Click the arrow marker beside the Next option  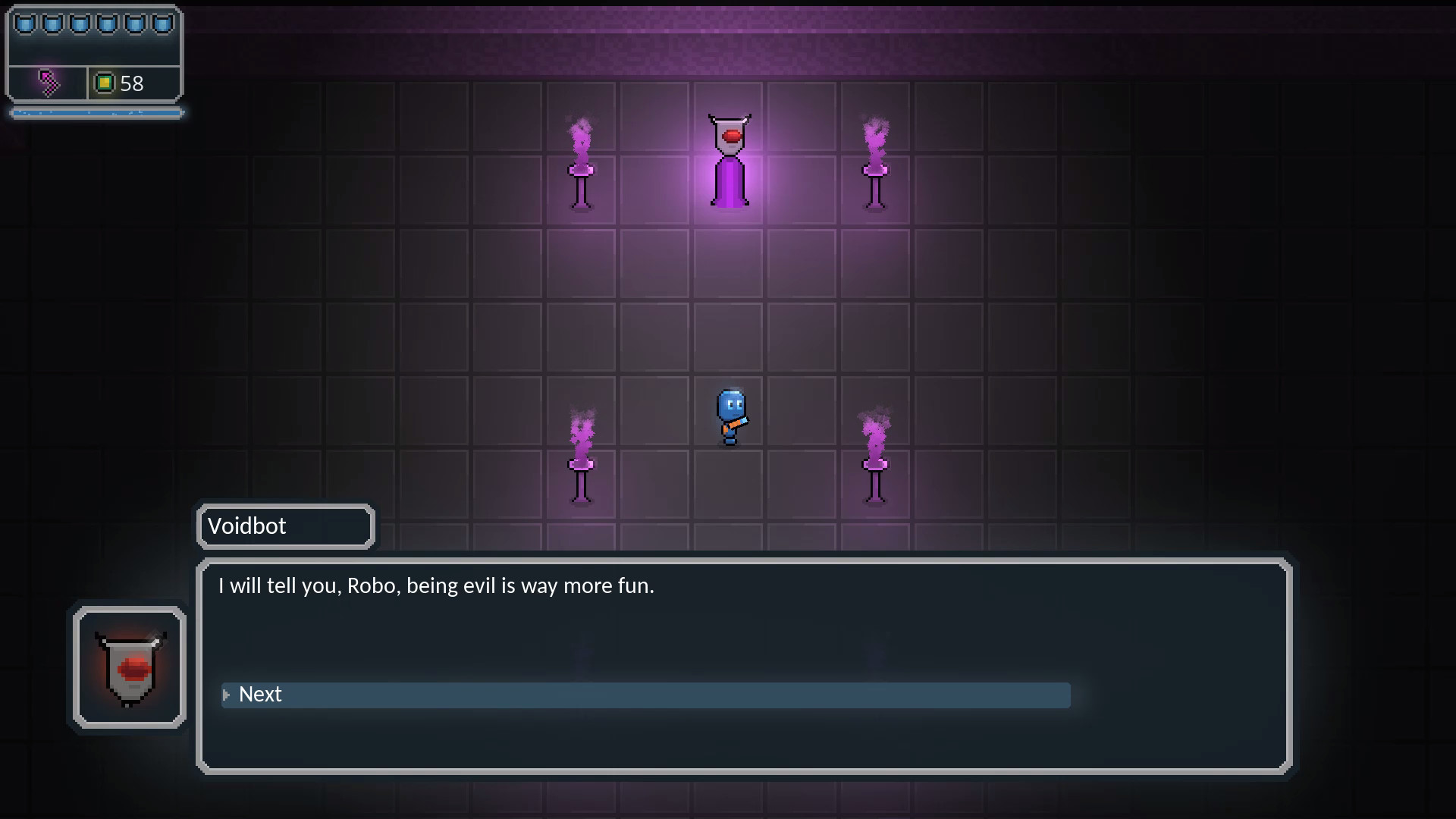[x=226, y=695]
